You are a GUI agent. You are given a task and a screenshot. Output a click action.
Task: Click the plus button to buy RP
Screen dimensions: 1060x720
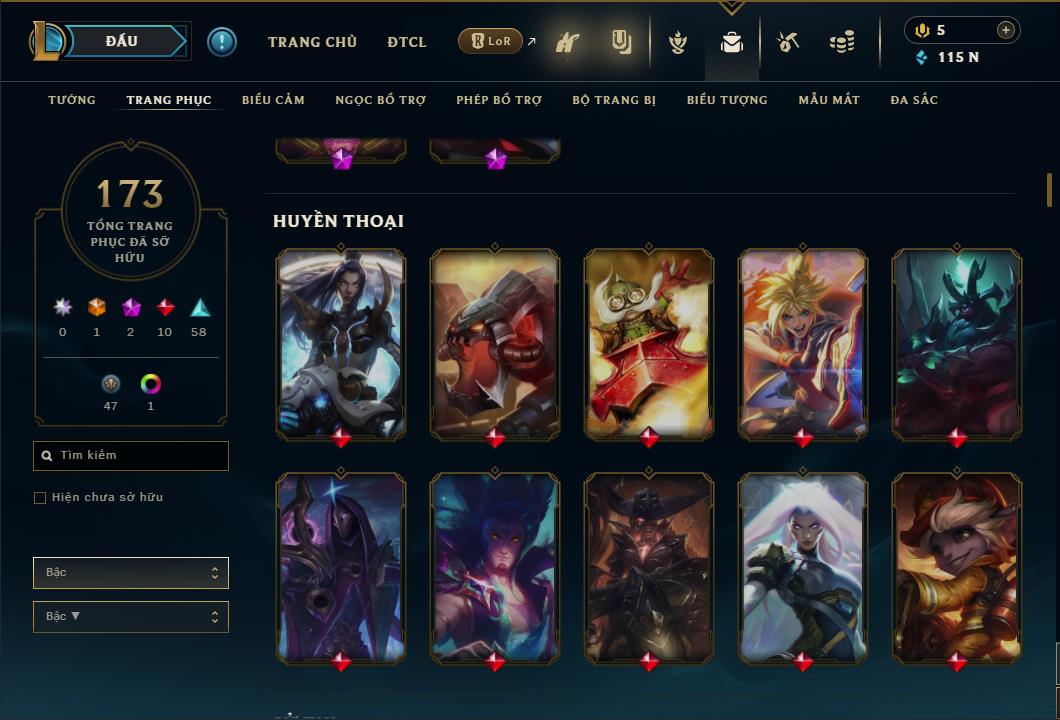pyautogui.click(x=1005, y=30)
